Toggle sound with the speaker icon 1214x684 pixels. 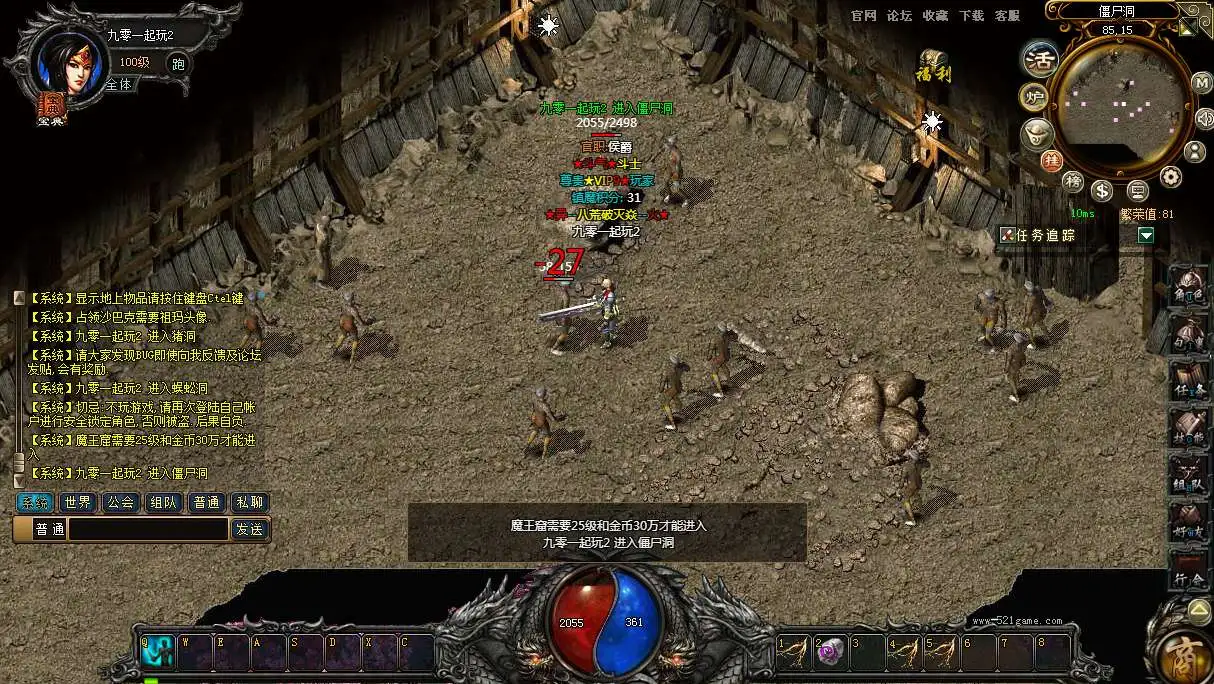click(x=1204, y=118)
